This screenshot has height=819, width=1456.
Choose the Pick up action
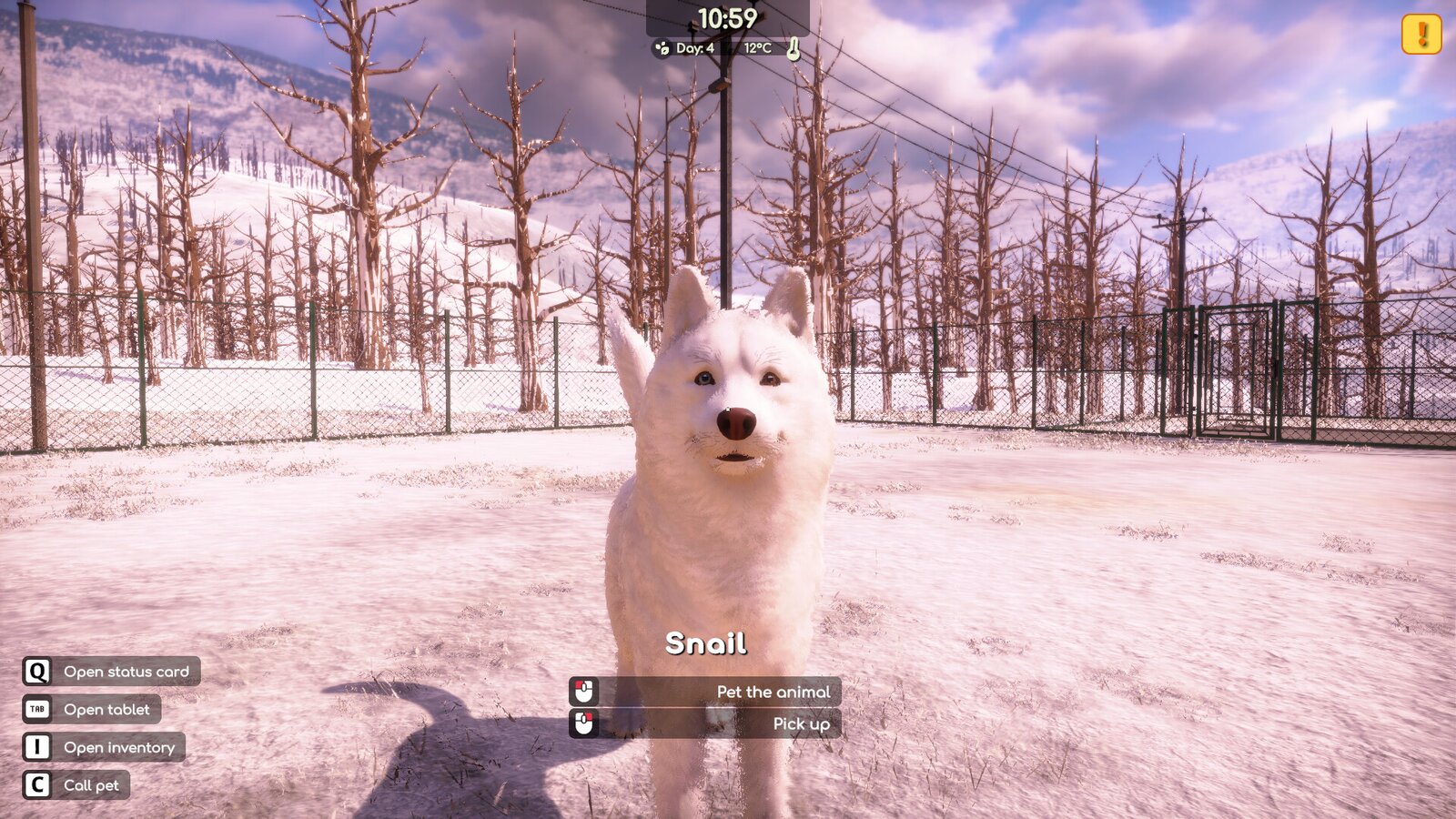pos(800,723)
